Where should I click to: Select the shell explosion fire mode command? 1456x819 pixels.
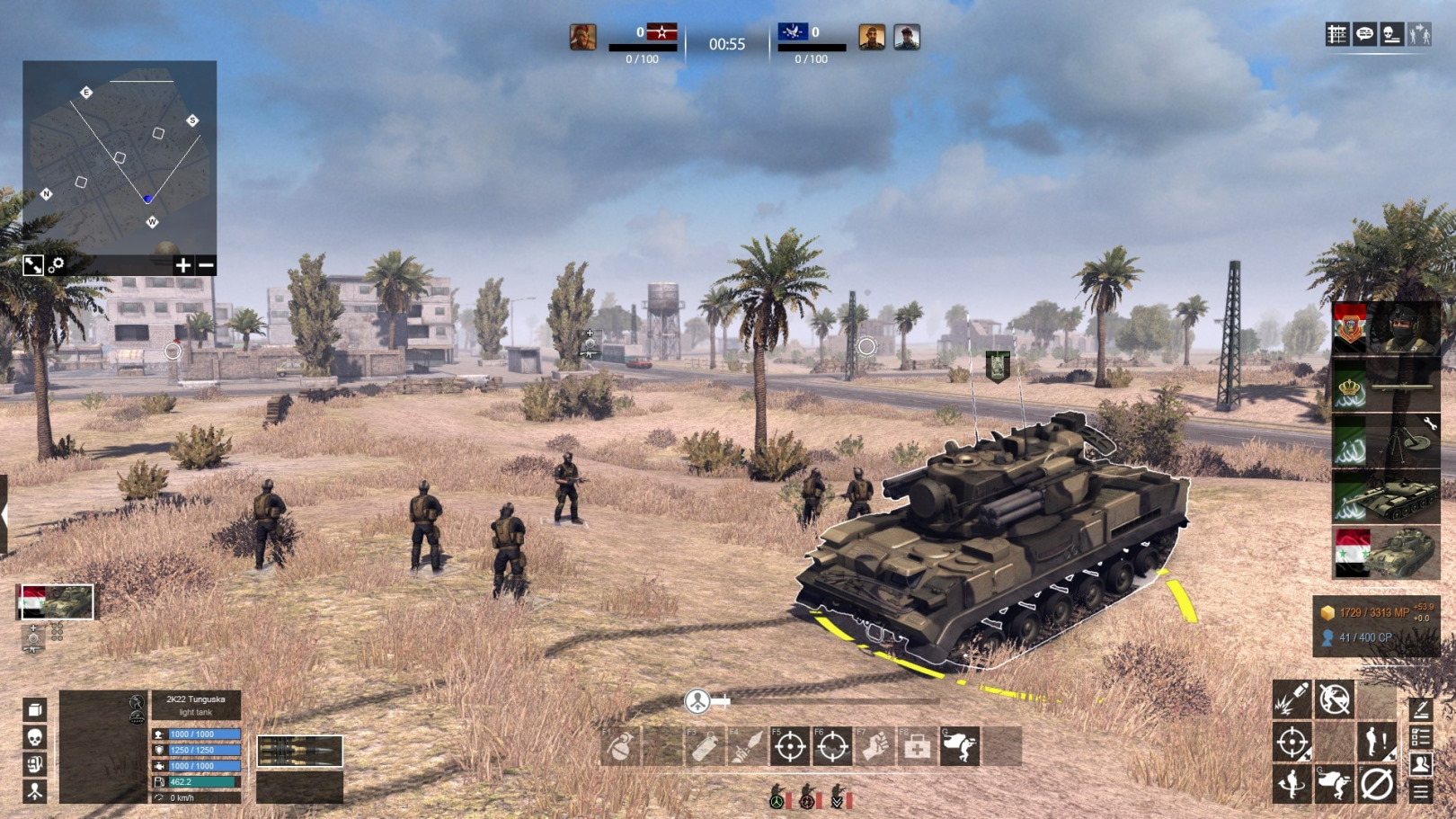pos(1292,699)
